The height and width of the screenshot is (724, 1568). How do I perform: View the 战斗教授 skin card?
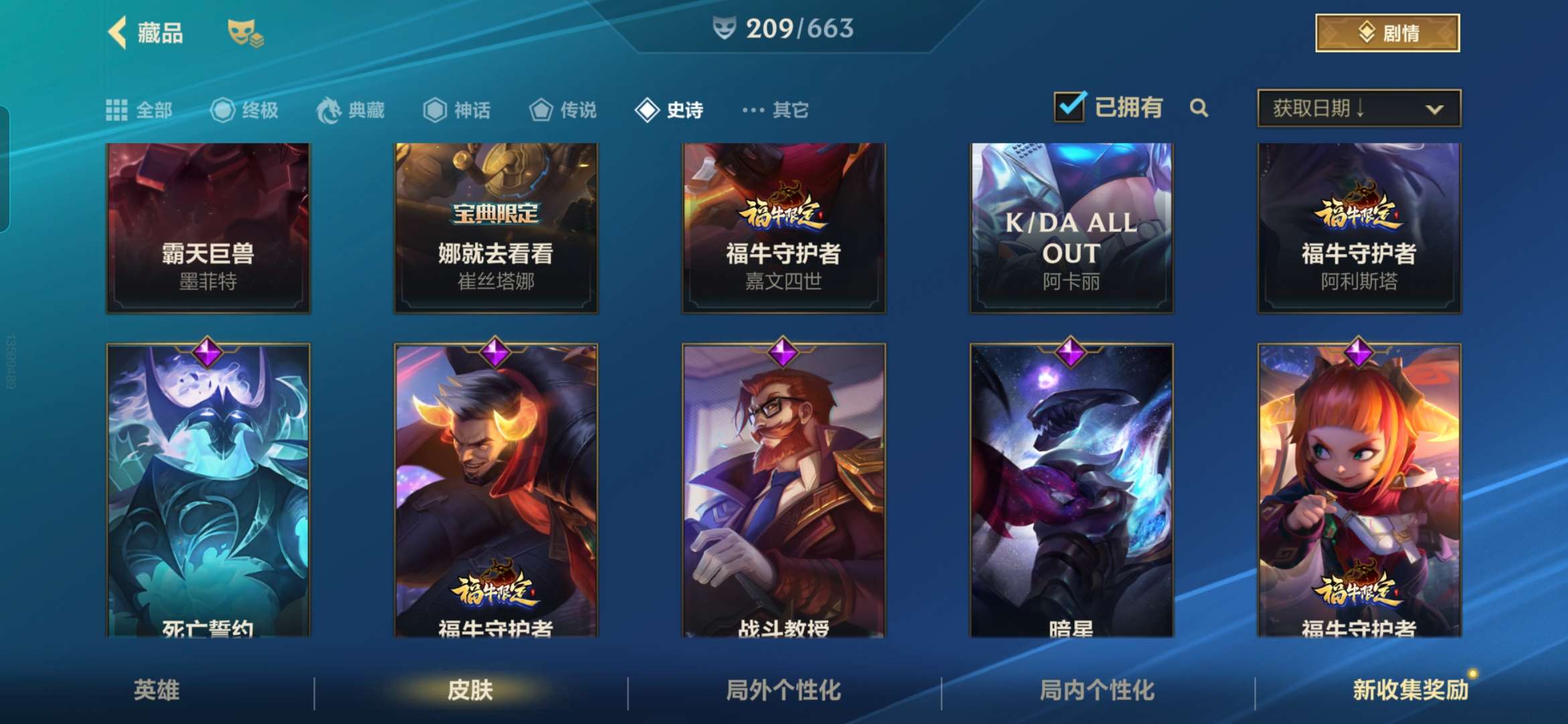(783, 489)
